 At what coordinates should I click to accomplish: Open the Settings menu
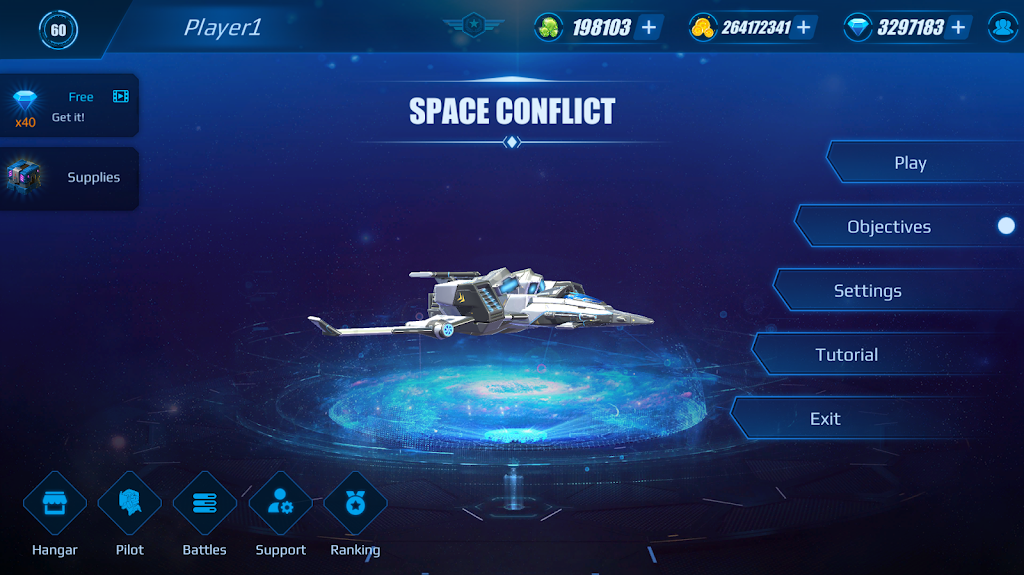(x=868, y=291)
